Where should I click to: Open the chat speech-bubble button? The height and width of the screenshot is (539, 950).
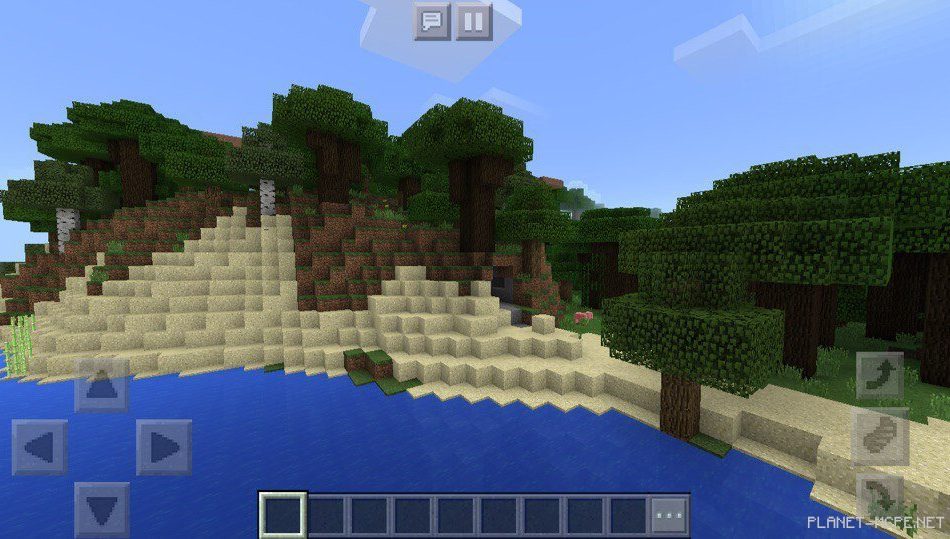(433, 21)
